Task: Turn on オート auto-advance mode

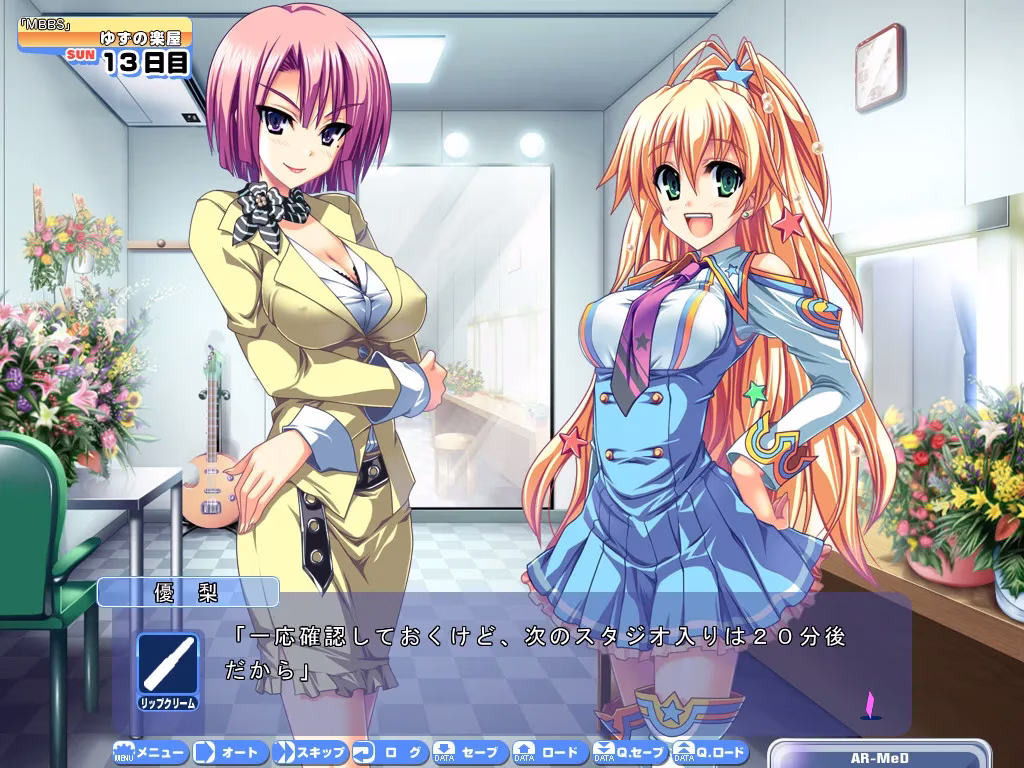Action: point(230,752)
